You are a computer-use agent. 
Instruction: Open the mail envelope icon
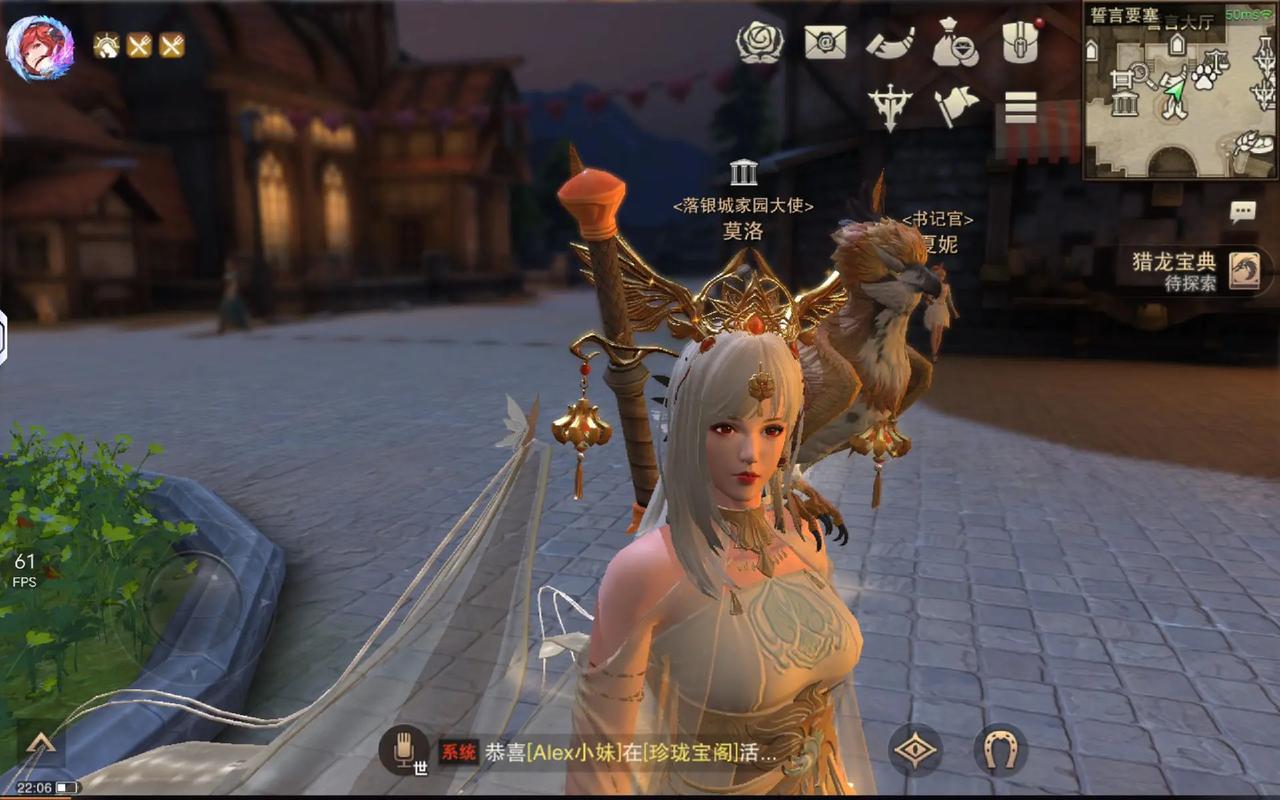point(826,43)
